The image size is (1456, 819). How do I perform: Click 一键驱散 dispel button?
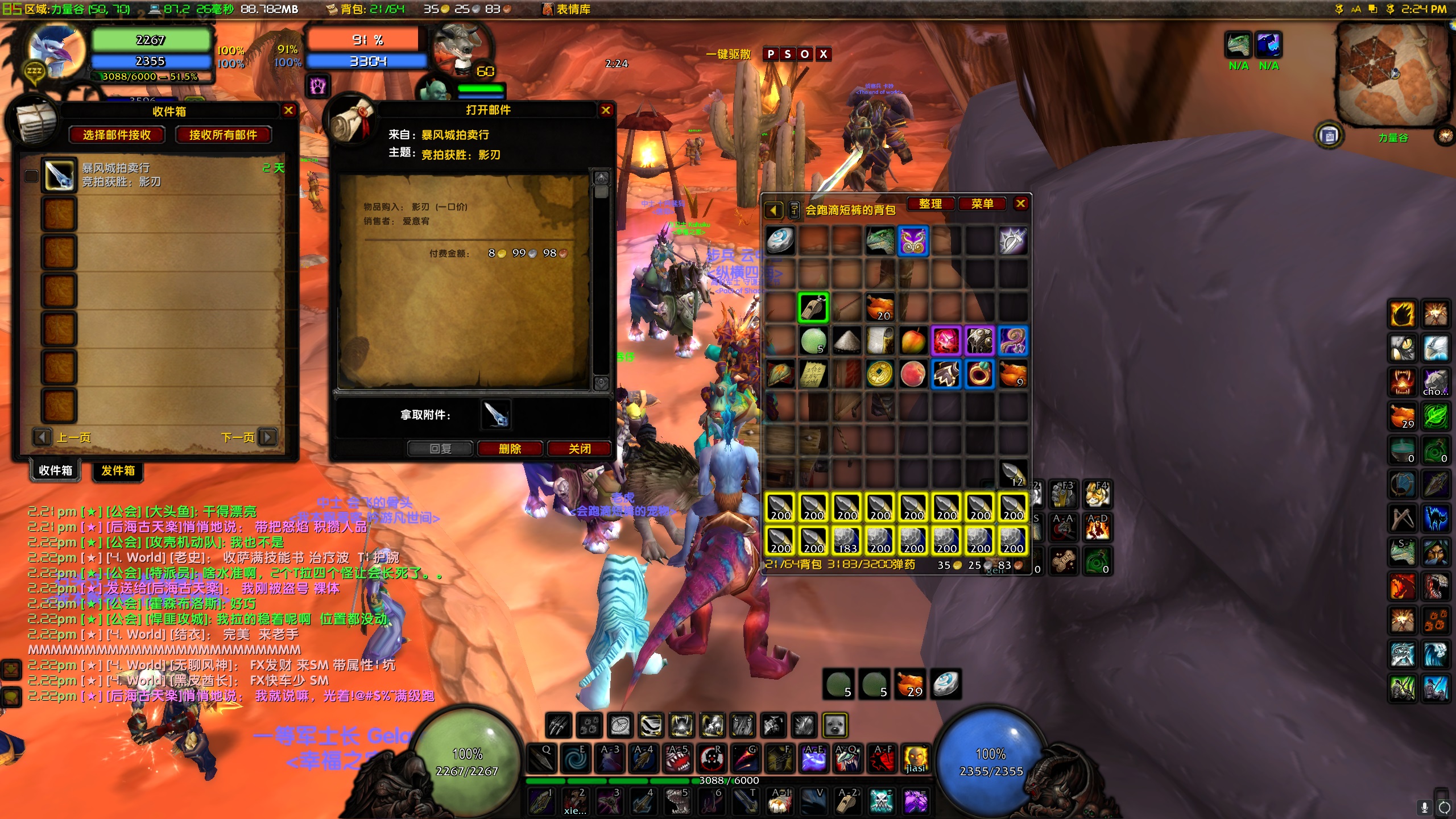point(728,55)
